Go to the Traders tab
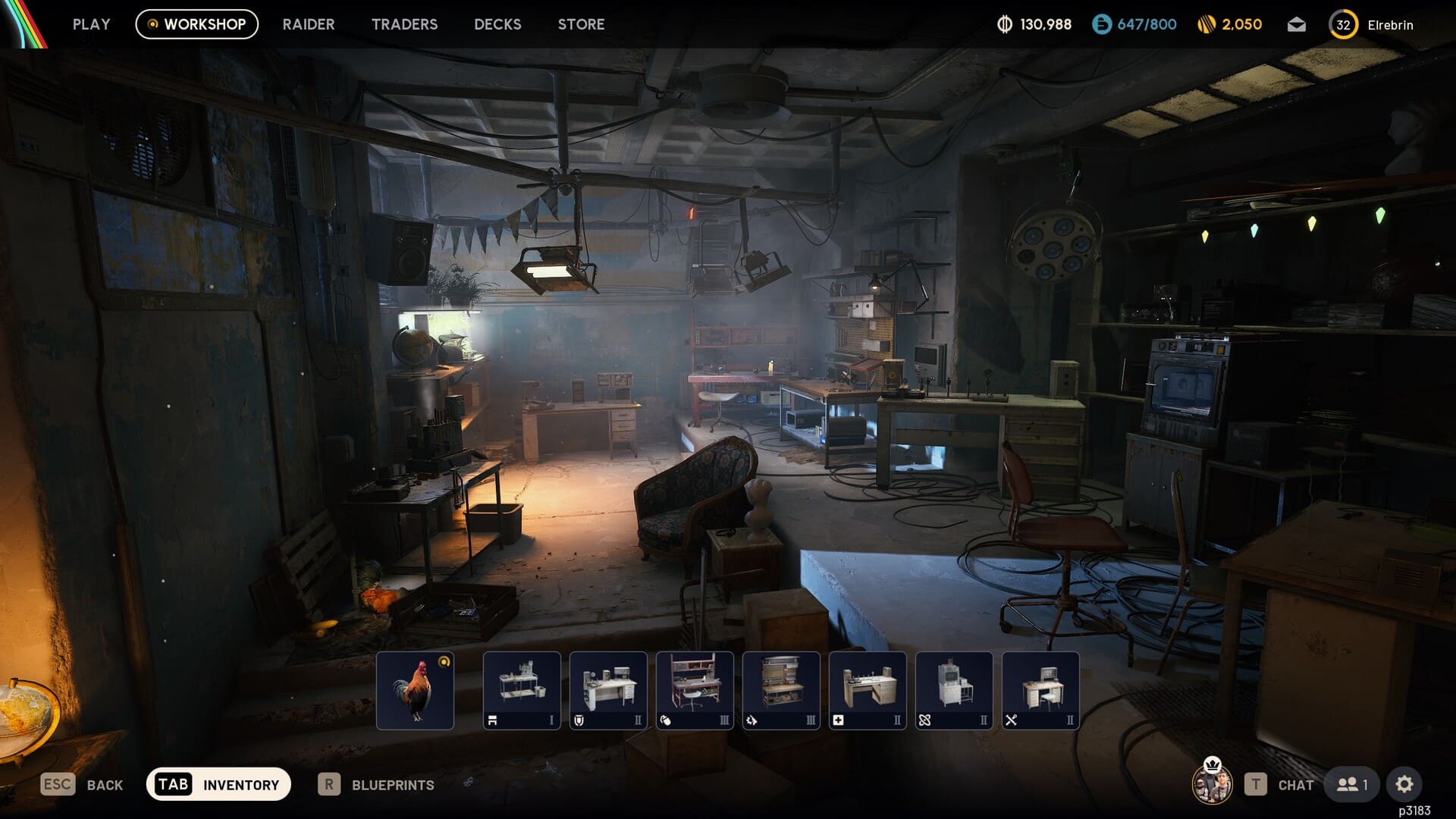Viewport: 1456px width, 819px height. click(404, 24)
